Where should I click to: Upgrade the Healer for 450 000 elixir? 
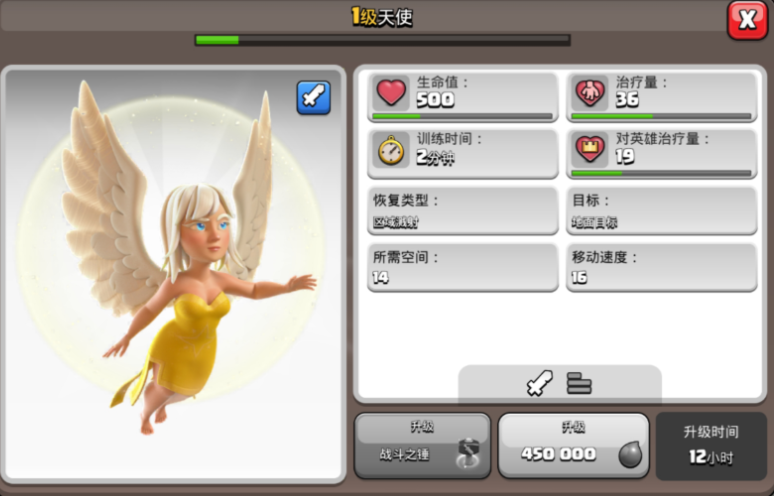(x=573, y=445)
